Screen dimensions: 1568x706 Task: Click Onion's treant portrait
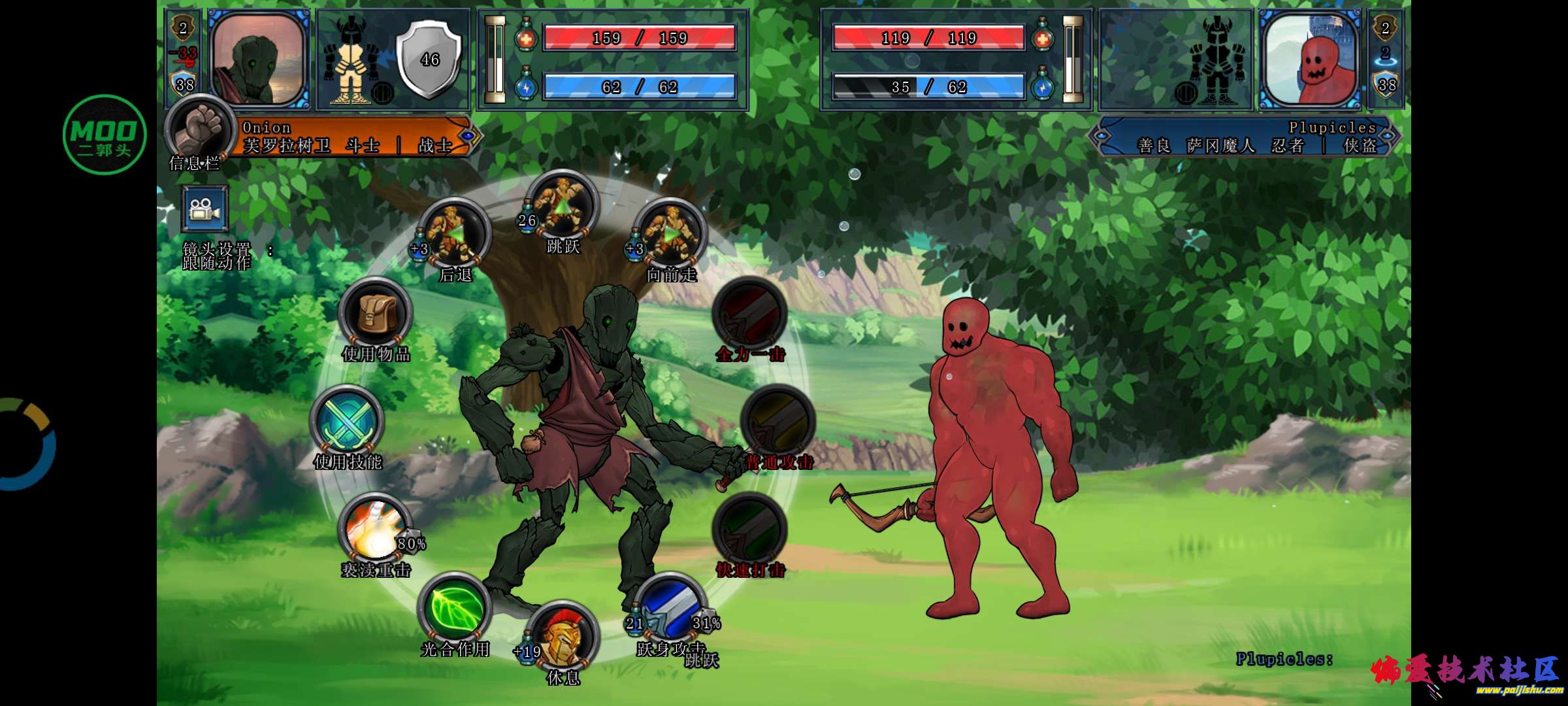[x=259, y=59]
